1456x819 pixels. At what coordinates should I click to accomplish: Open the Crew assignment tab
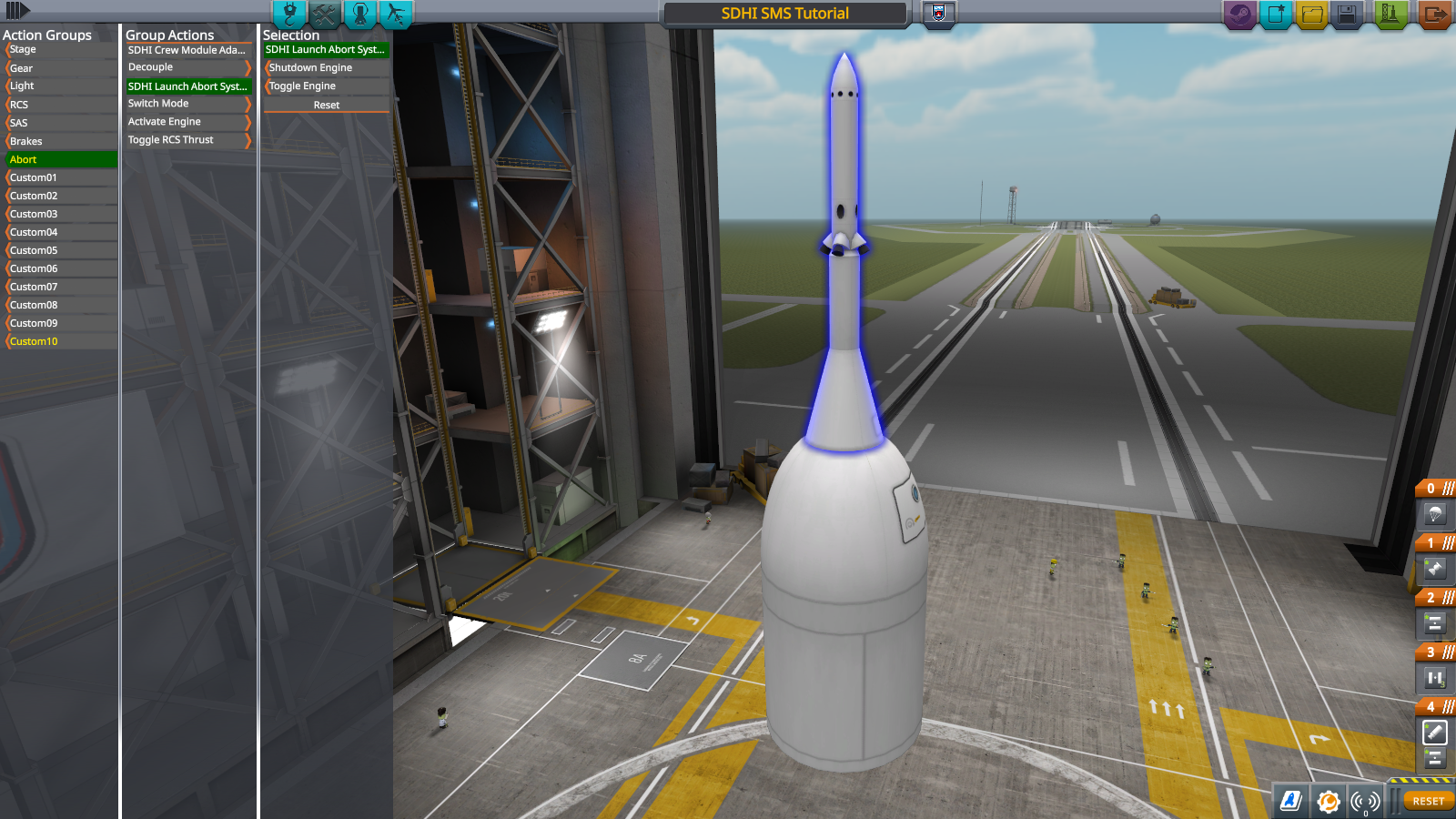click(360, 14)
